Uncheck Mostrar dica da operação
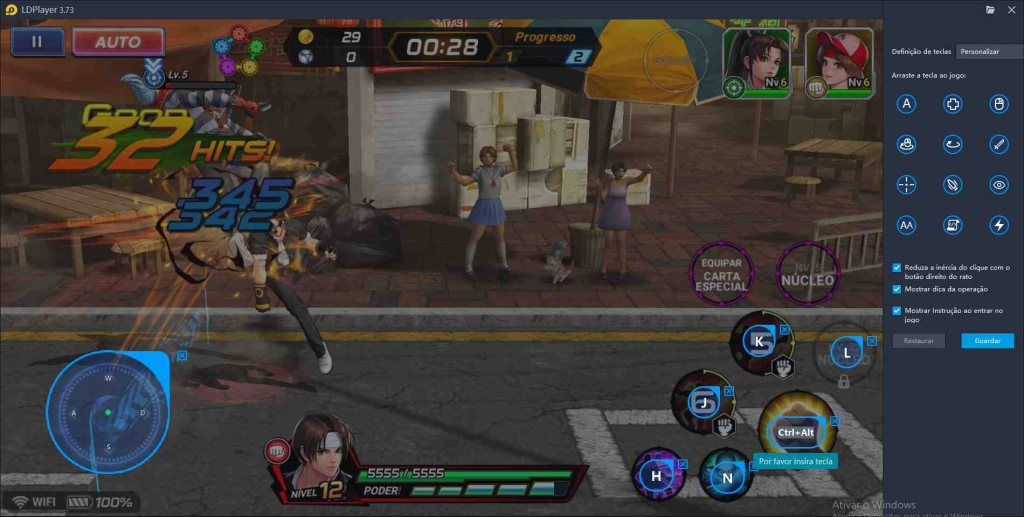The image size is (1024, 517). pyautogui.click(x=897, y=289)
